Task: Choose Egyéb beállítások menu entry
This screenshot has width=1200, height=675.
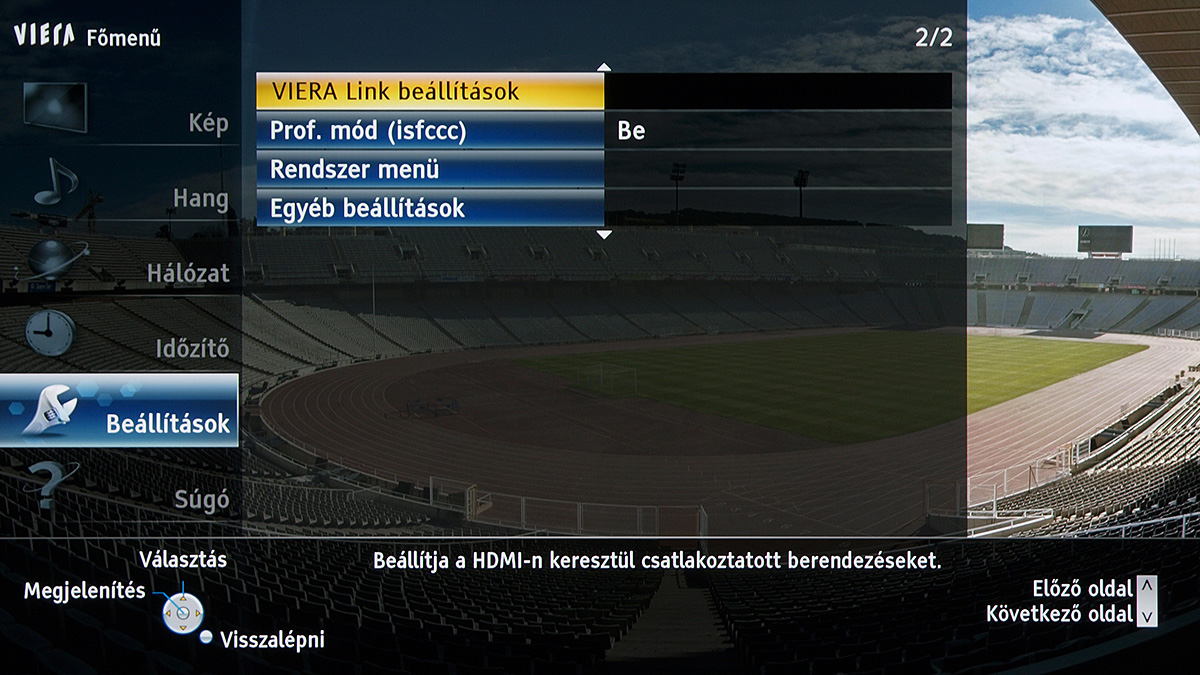Action: 430,209
